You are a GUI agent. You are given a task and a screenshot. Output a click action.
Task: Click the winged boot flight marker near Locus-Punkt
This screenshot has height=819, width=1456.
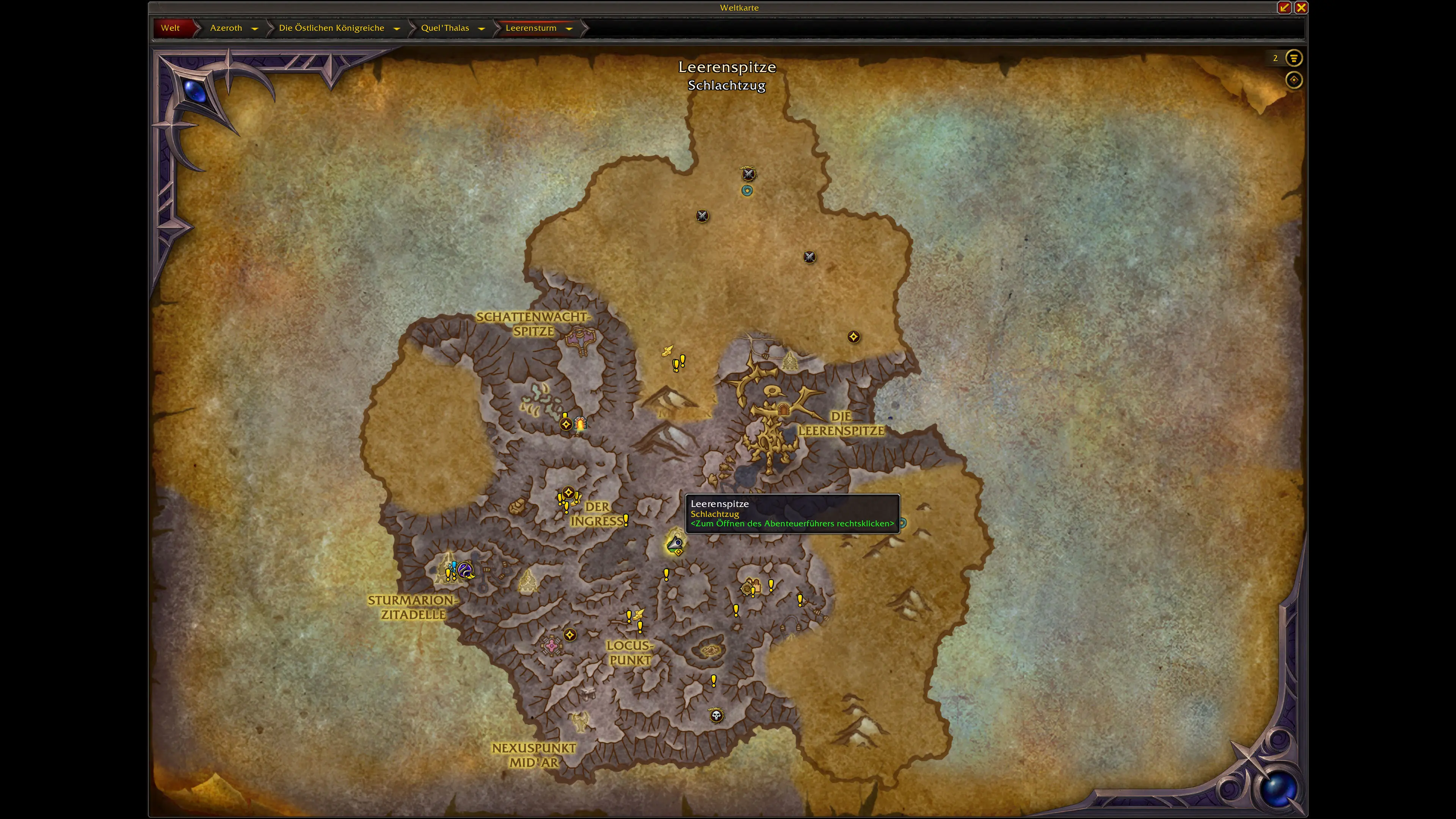click(639, 613)
